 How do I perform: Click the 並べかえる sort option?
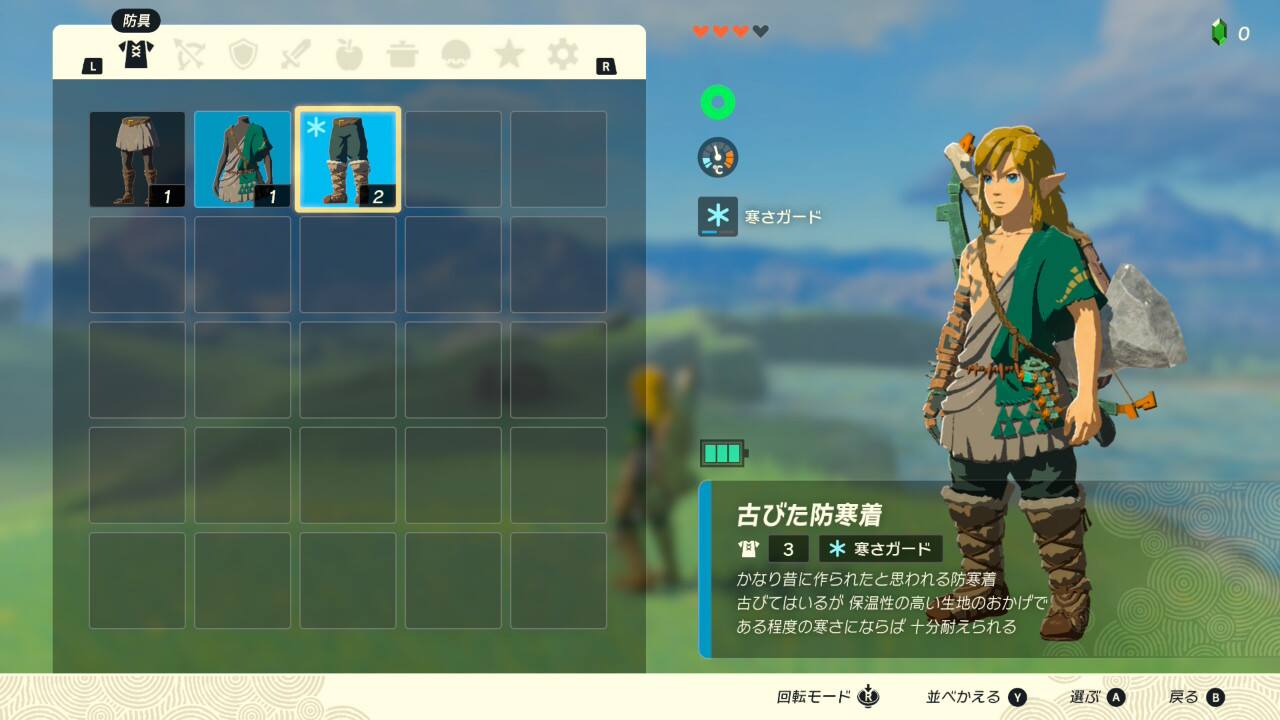[975, 698]
